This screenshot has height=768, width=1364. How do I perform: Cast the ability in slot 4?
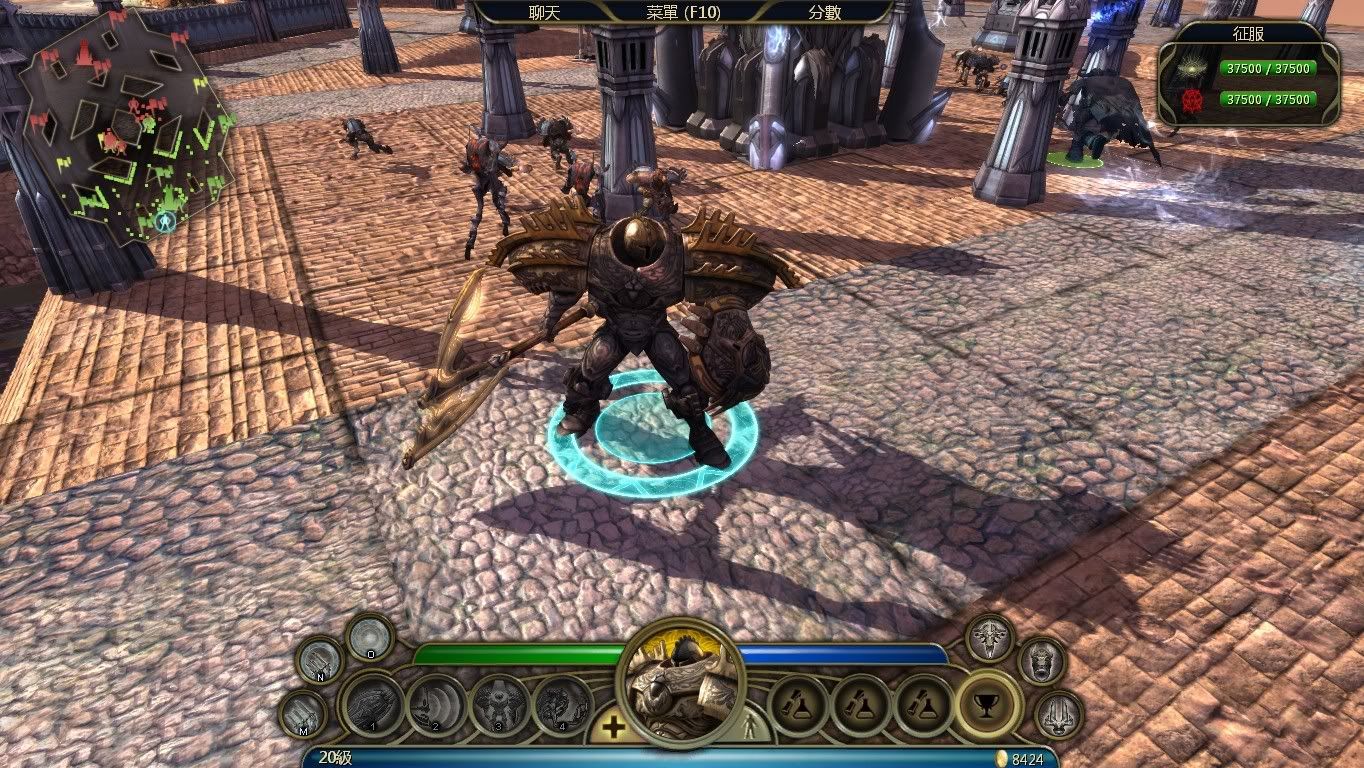click(562, 705)
